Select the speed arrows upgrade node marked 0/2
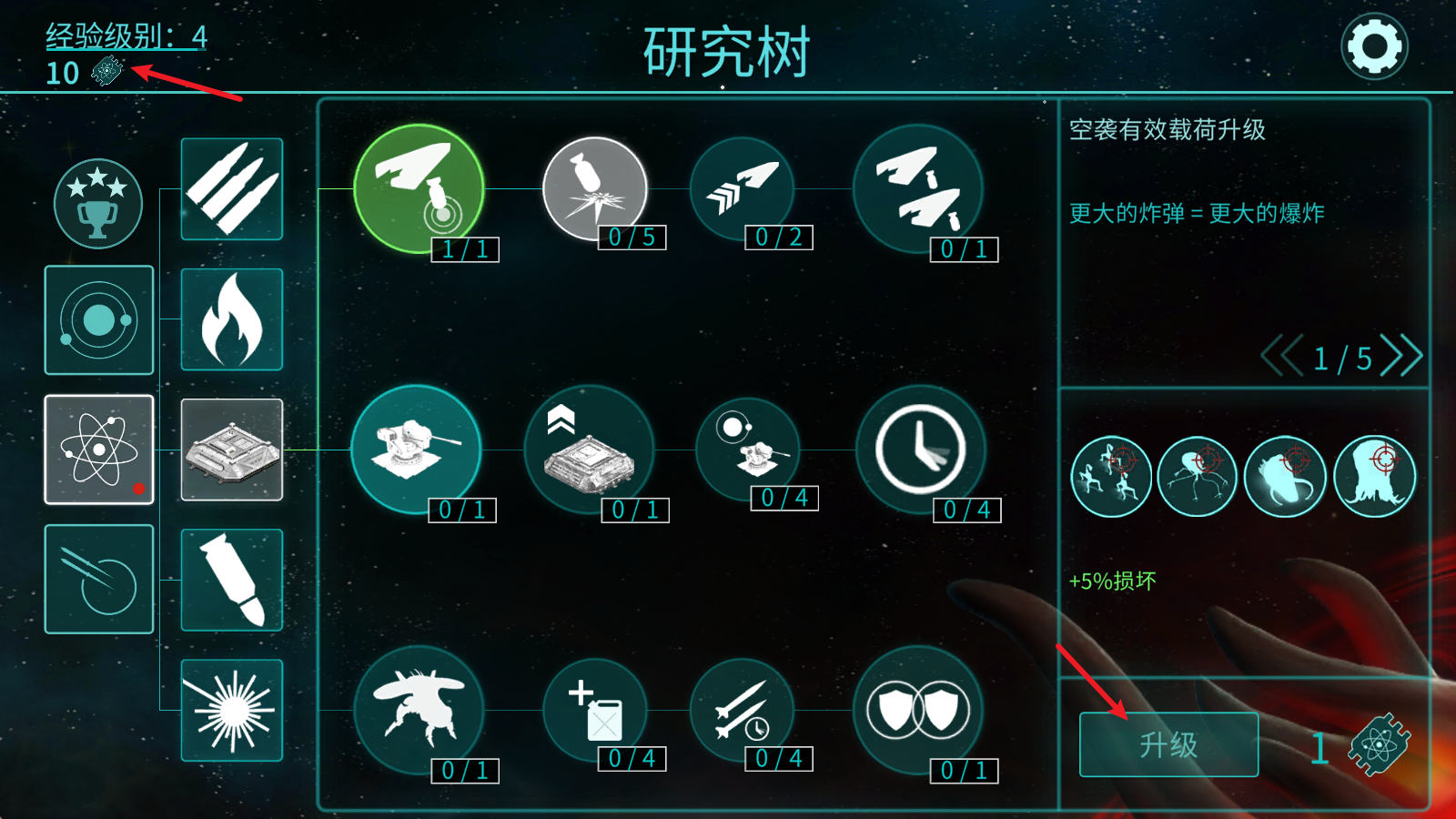This screenshot has width=1456, height=819. pos(742,188)
